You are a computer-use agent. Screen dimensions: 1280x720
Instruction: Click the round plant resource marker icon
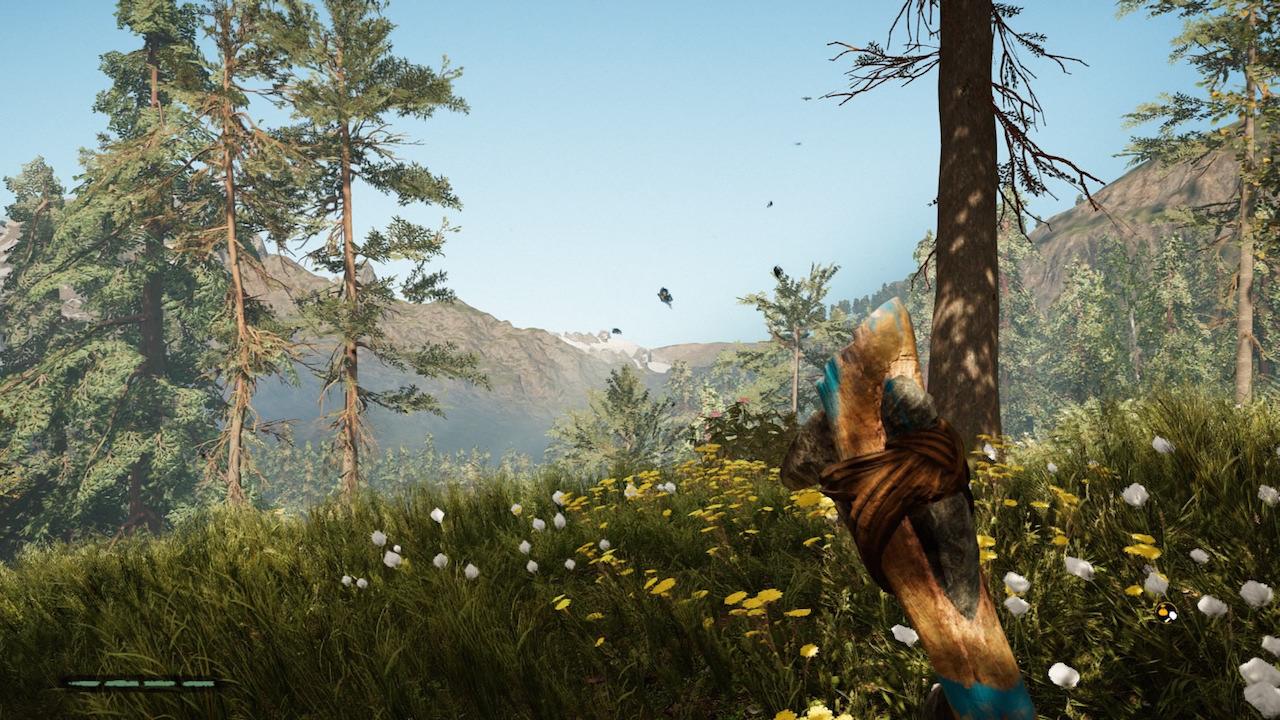coord(1165,612)
